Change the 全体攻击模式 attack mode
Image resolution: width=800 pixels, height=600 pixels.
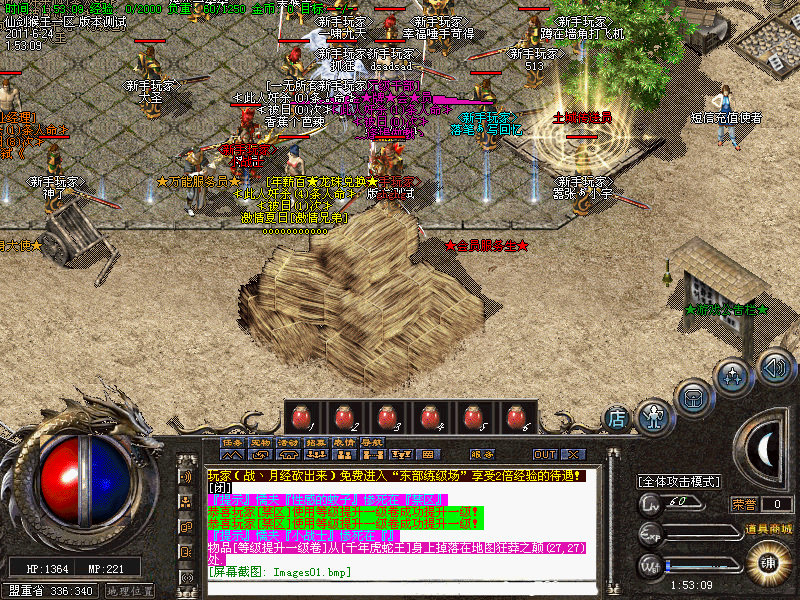680,482
